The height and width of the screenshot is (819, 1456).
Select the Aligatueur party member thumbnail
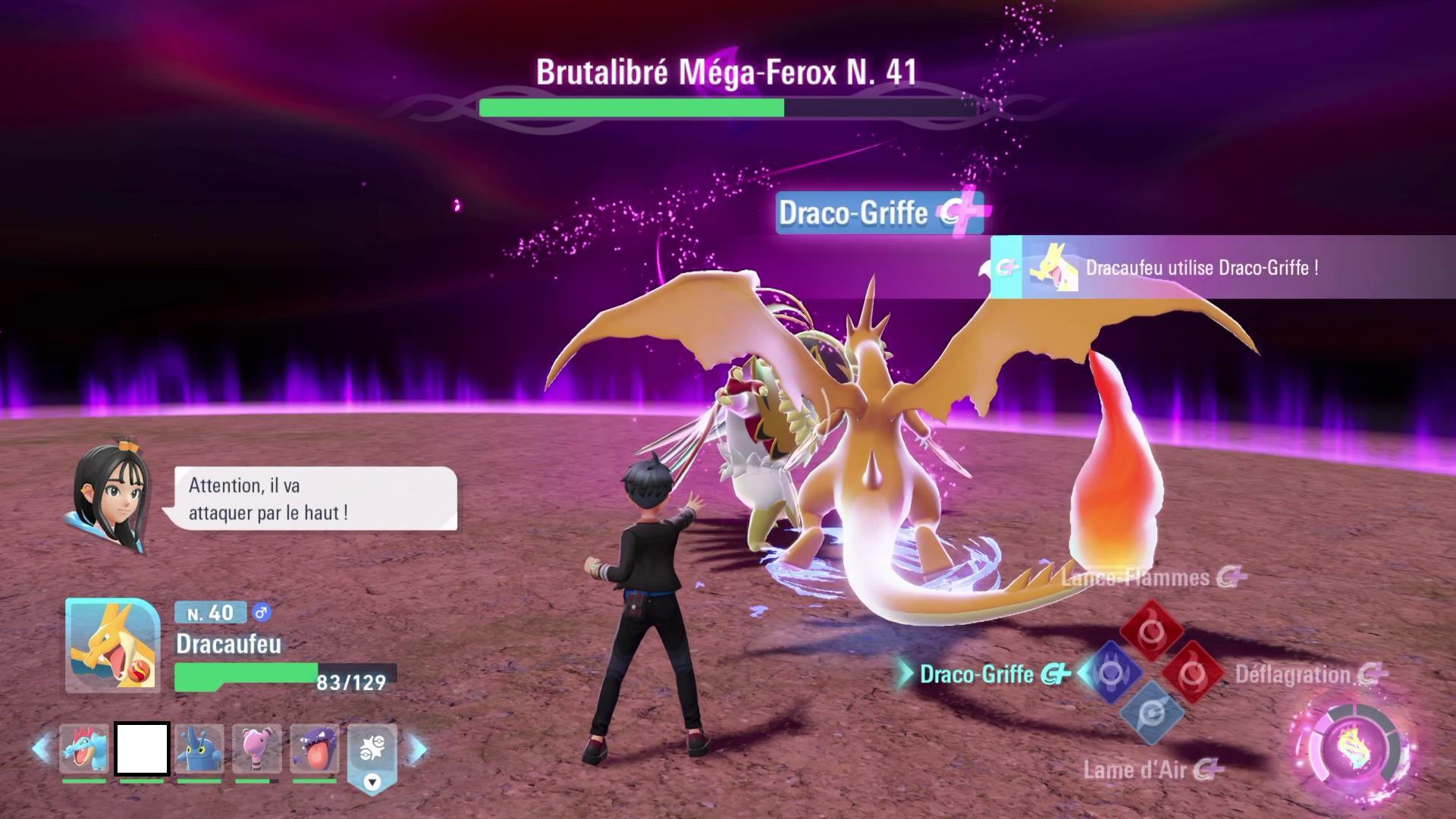pyautogui.click(x=83, y=748)
